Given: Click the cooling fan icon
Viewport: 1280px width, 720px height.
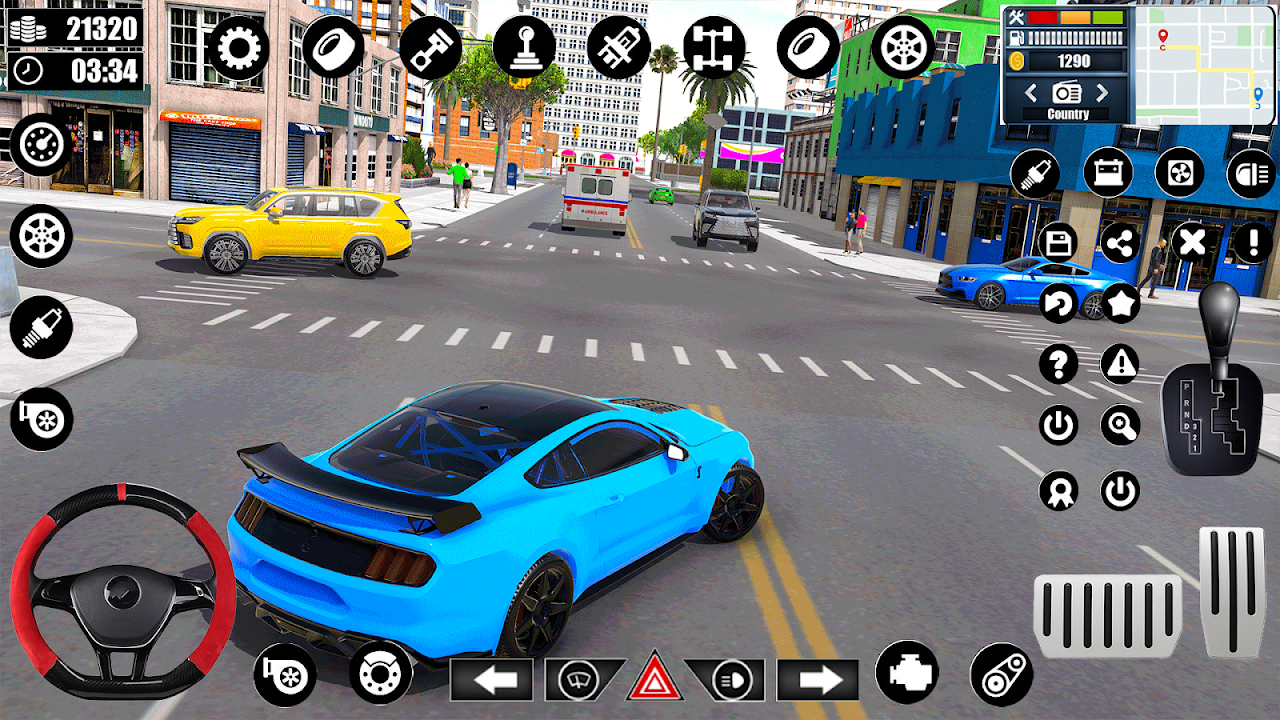Looking at the screenshot, I should coord(1180,173).
